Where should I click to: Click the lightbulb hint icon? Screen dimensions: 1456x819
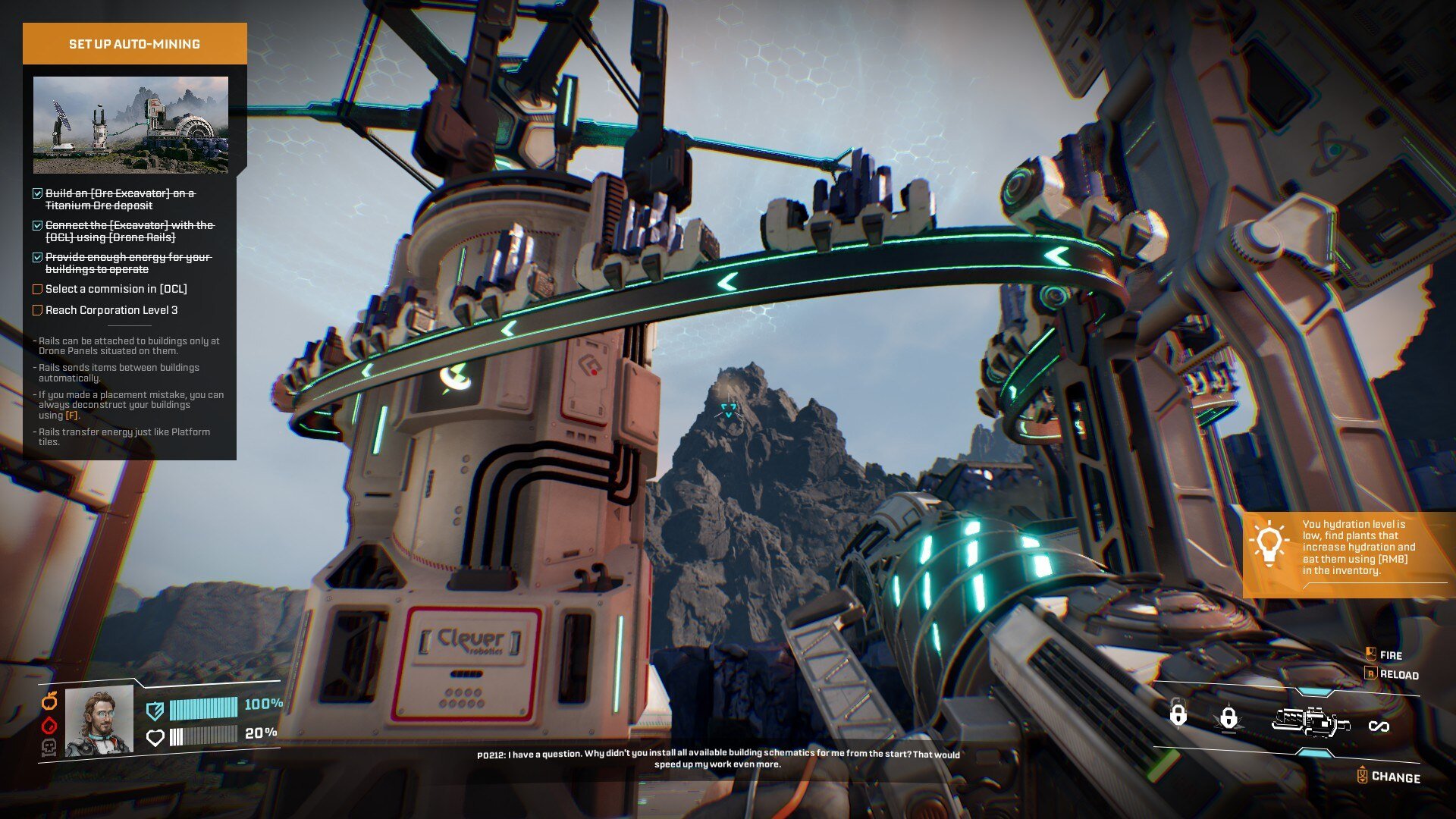(x=1269, y=544)
